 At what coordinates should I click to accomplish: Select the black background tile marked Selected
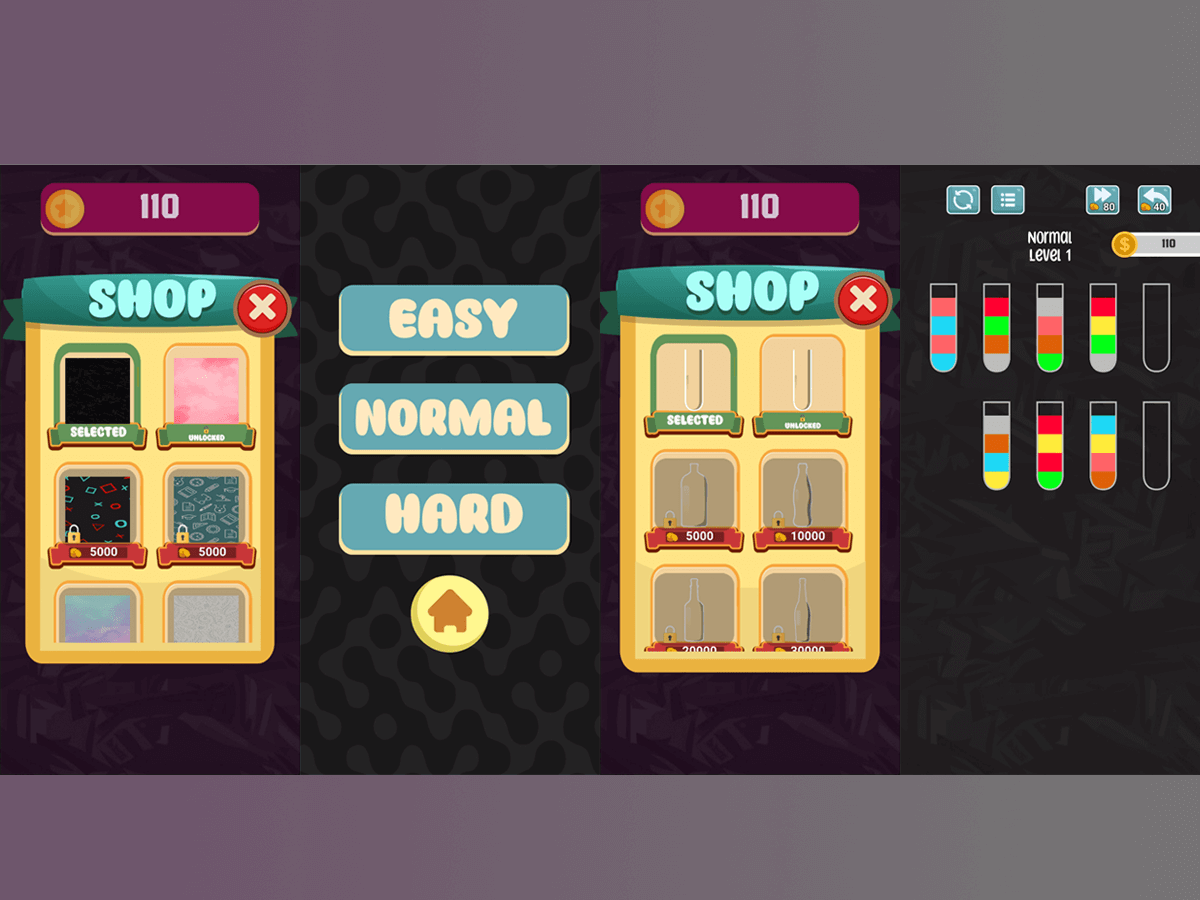(97, 391)
